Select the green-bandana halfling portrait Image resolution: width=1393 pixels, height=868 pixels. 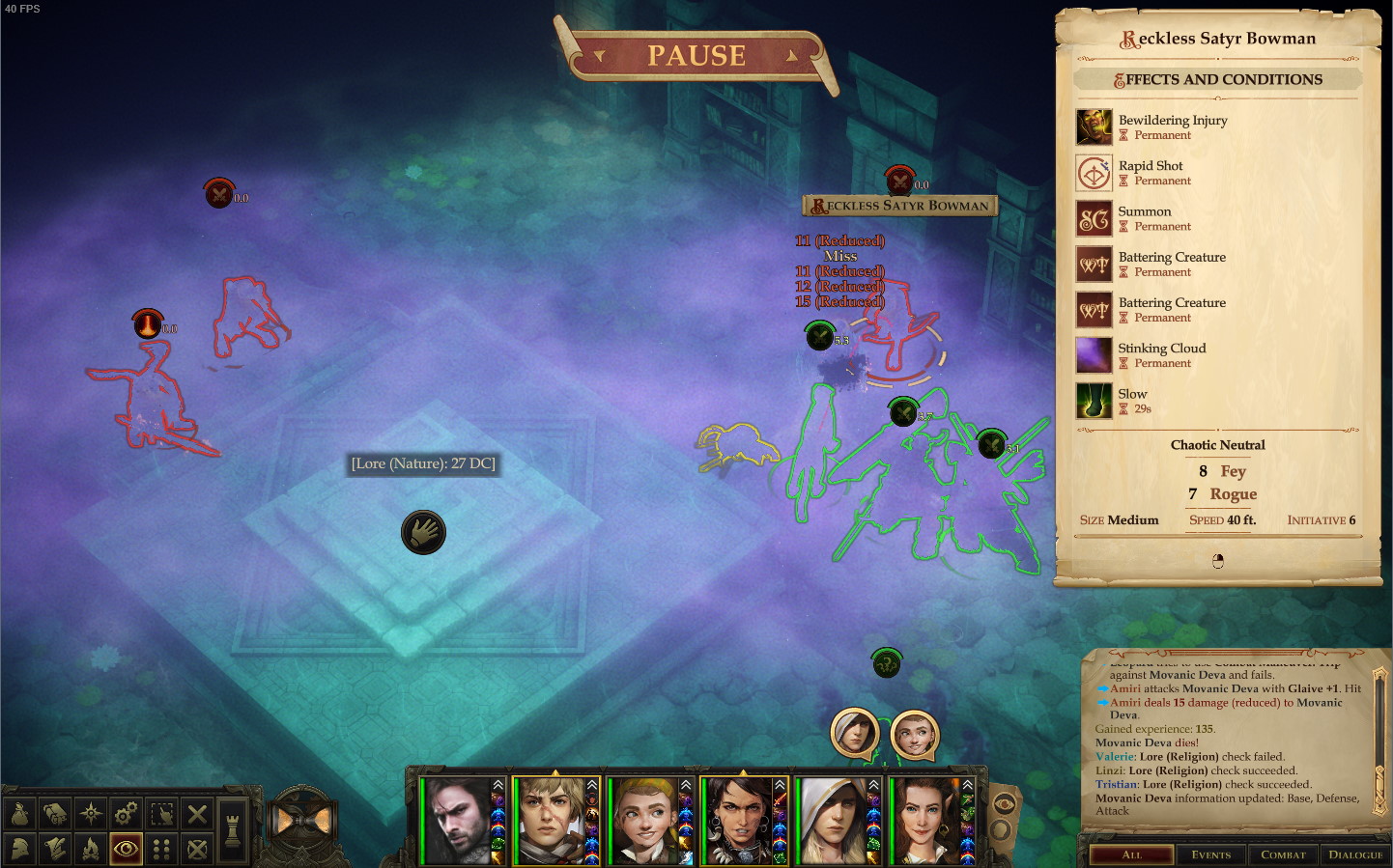pyautogui.click(x=642, y=821)
